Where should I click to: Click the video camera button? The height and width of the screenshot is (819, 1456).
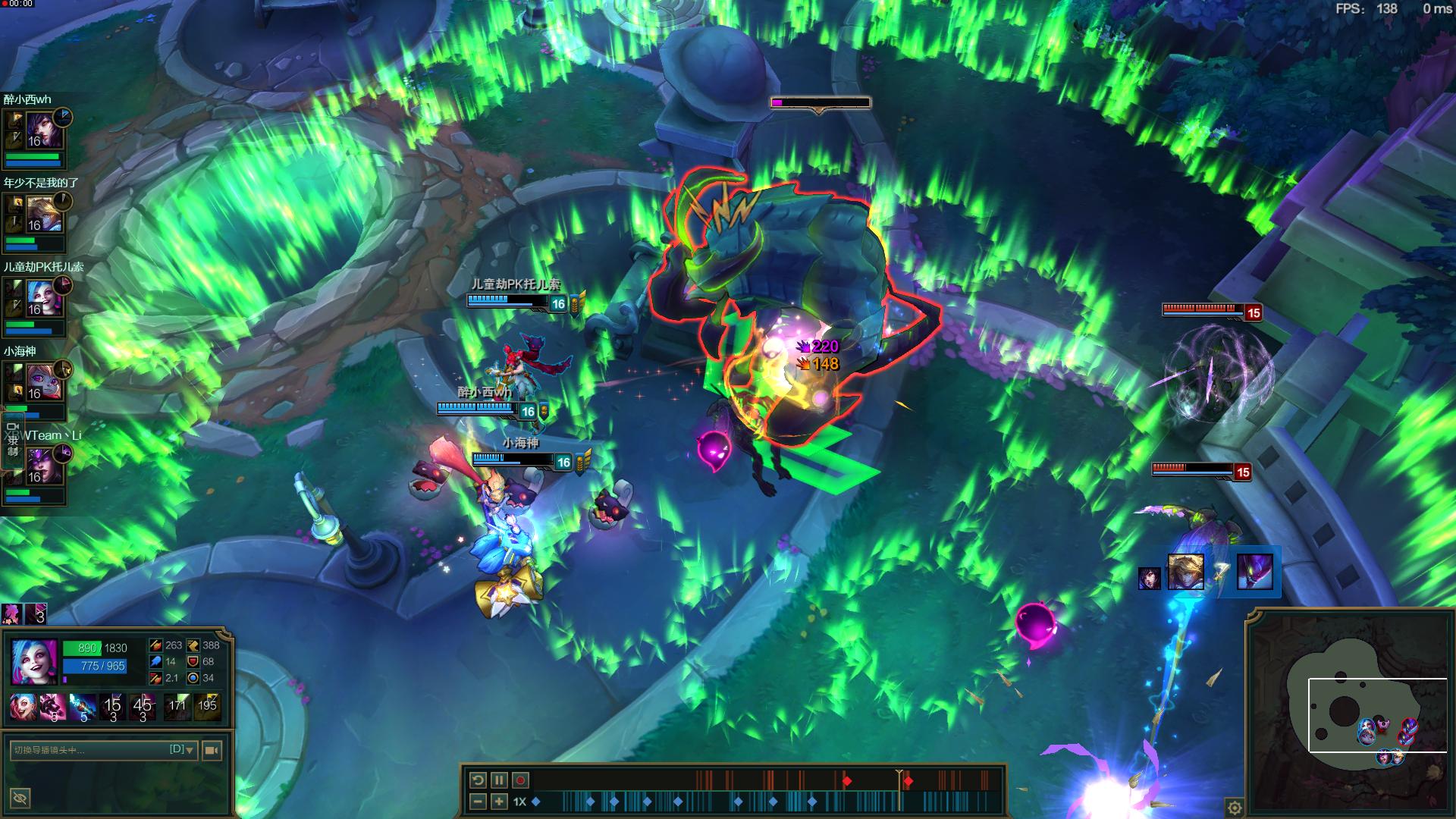coord(212,750)
